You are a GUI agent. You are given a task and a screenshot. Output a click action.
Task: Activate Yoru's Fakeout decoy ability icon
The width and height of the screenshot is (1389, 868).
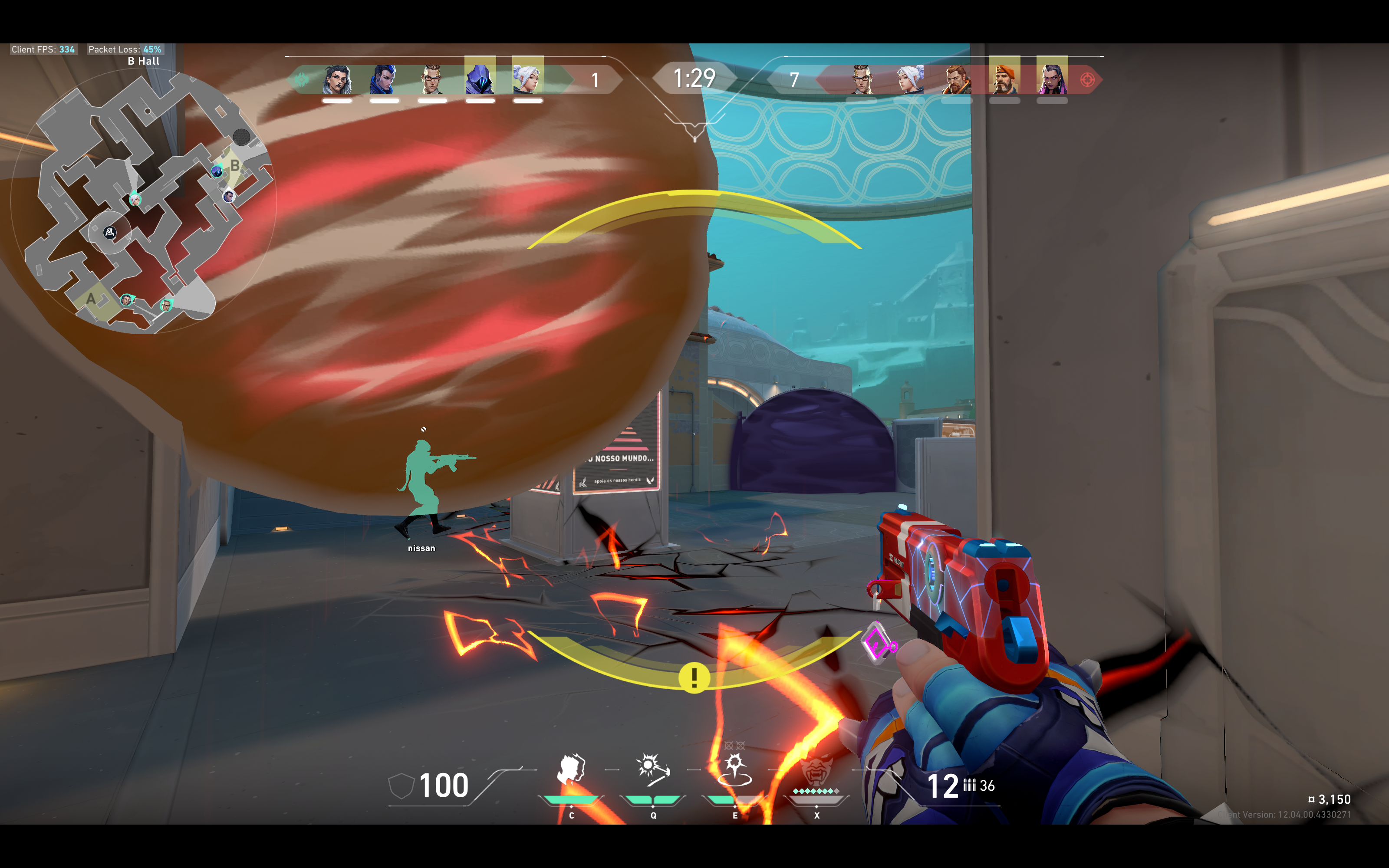click(x=571, y=769)
